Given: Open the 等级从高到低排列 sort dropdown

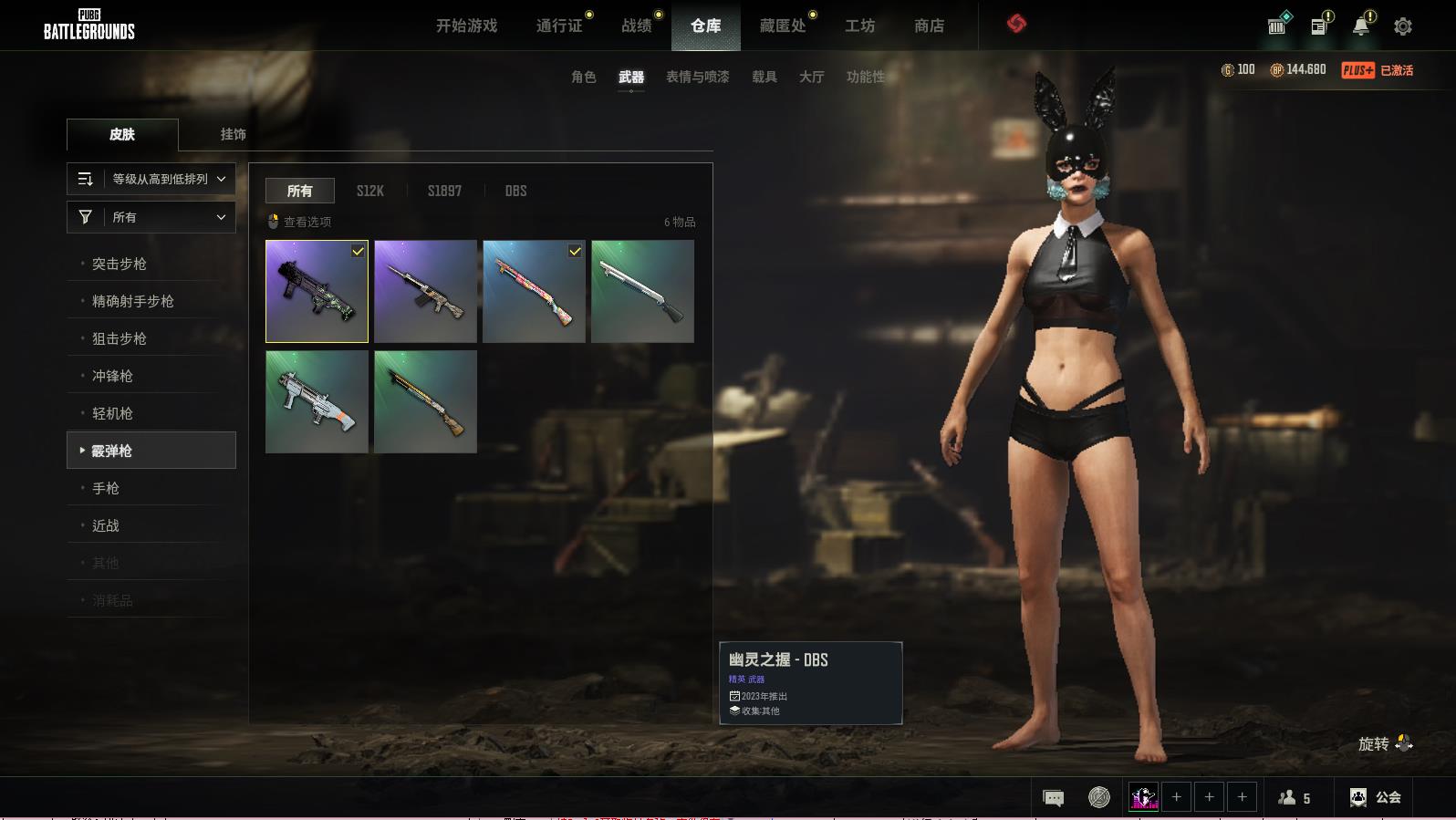Looking at the screenshot, I should pyautogui.click(x=151, y=179).
